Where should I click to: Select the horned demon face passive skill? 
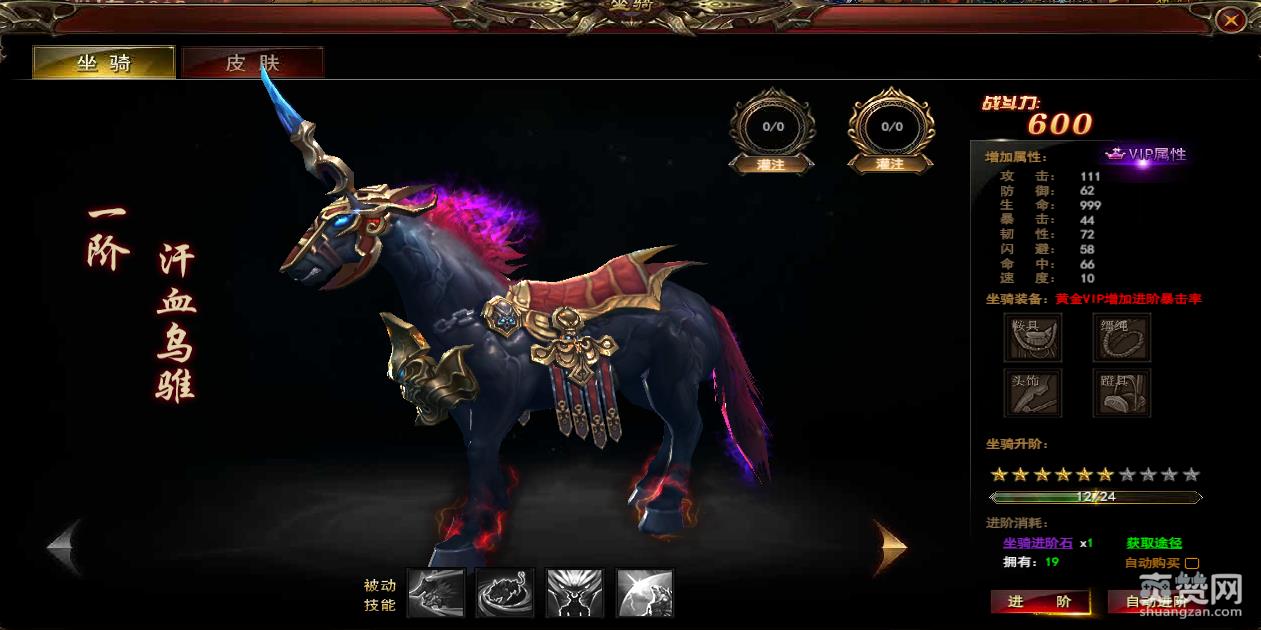pos(575,593)
